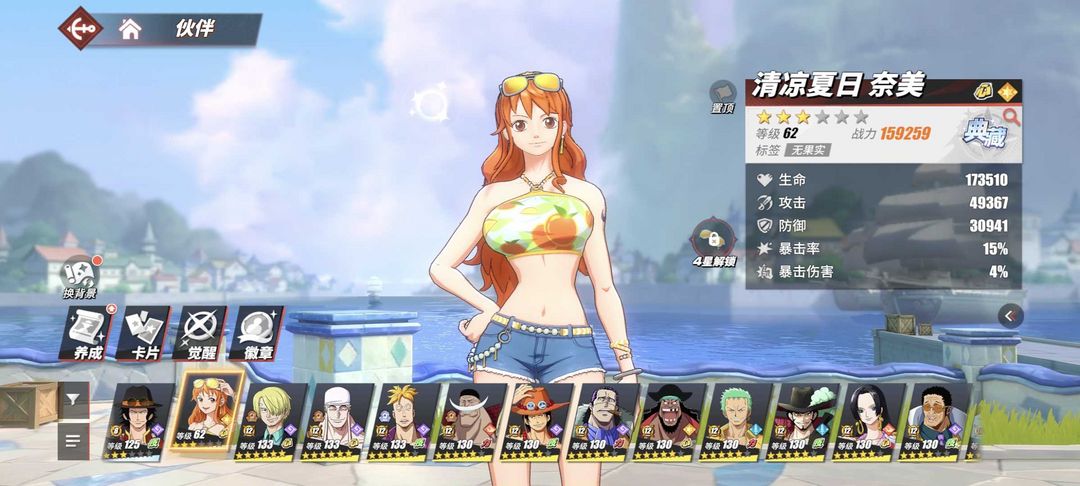Open the sort list button
Image resolution: width=1080 pixels, height=486 pixels.
(73, 439)
